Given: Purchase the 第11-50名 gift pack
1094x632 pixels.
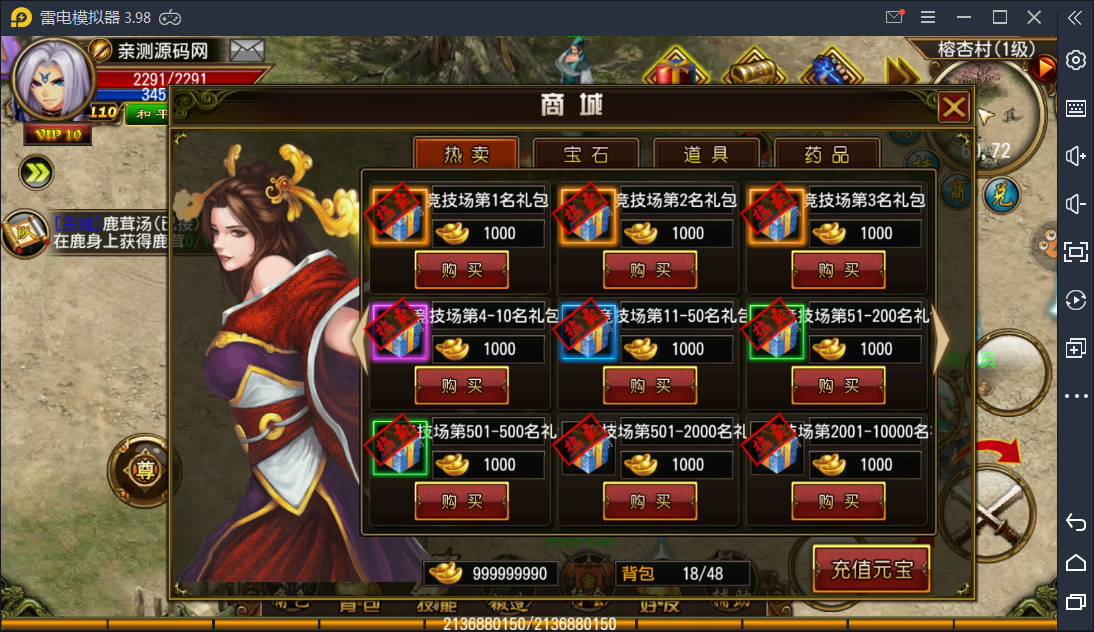Looking at the screenshot, I should click(x=650, y=386).
